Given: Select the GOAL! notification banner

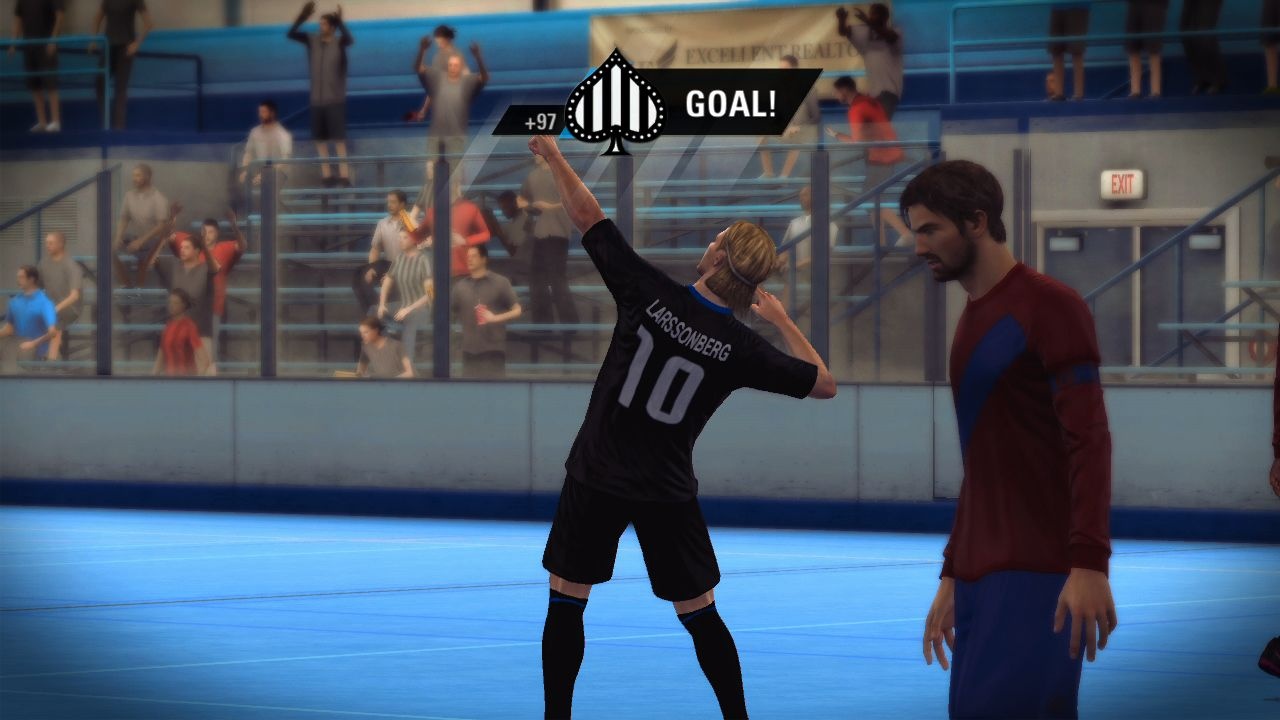Looking at the screenshot, I should click(x=712, y=101).
